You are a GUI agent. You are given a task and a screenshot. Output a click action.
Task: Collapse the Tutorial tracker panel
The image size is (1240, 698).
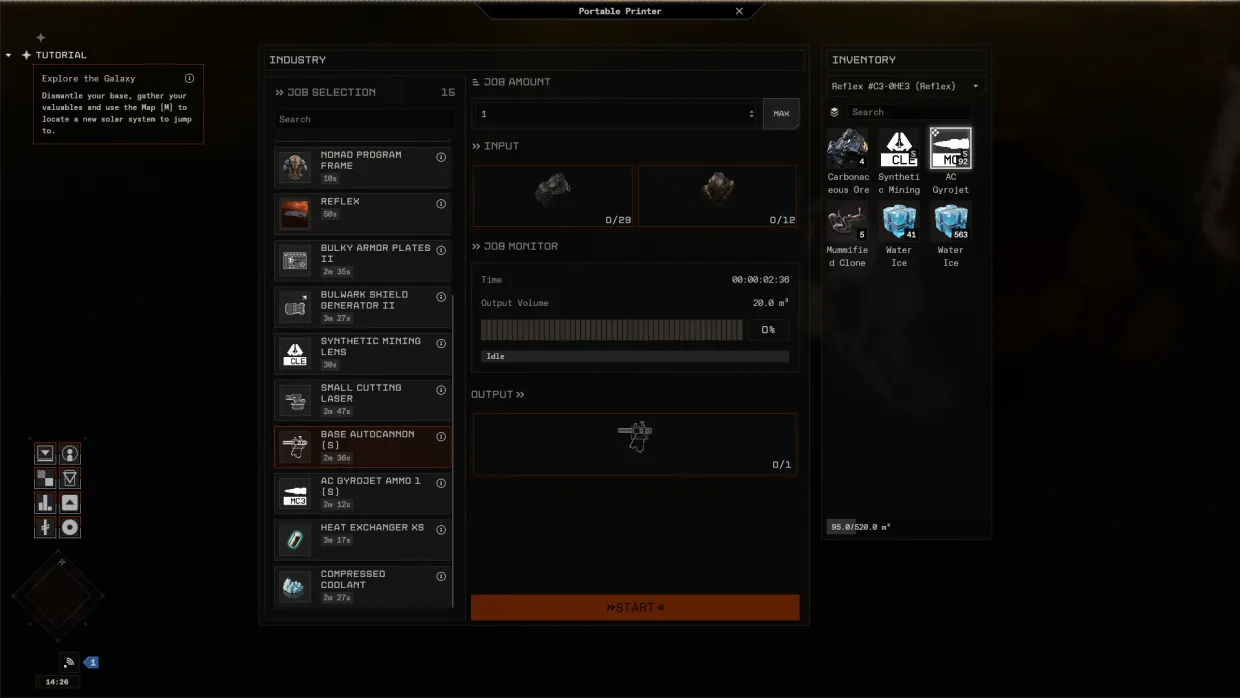point(9,55)
